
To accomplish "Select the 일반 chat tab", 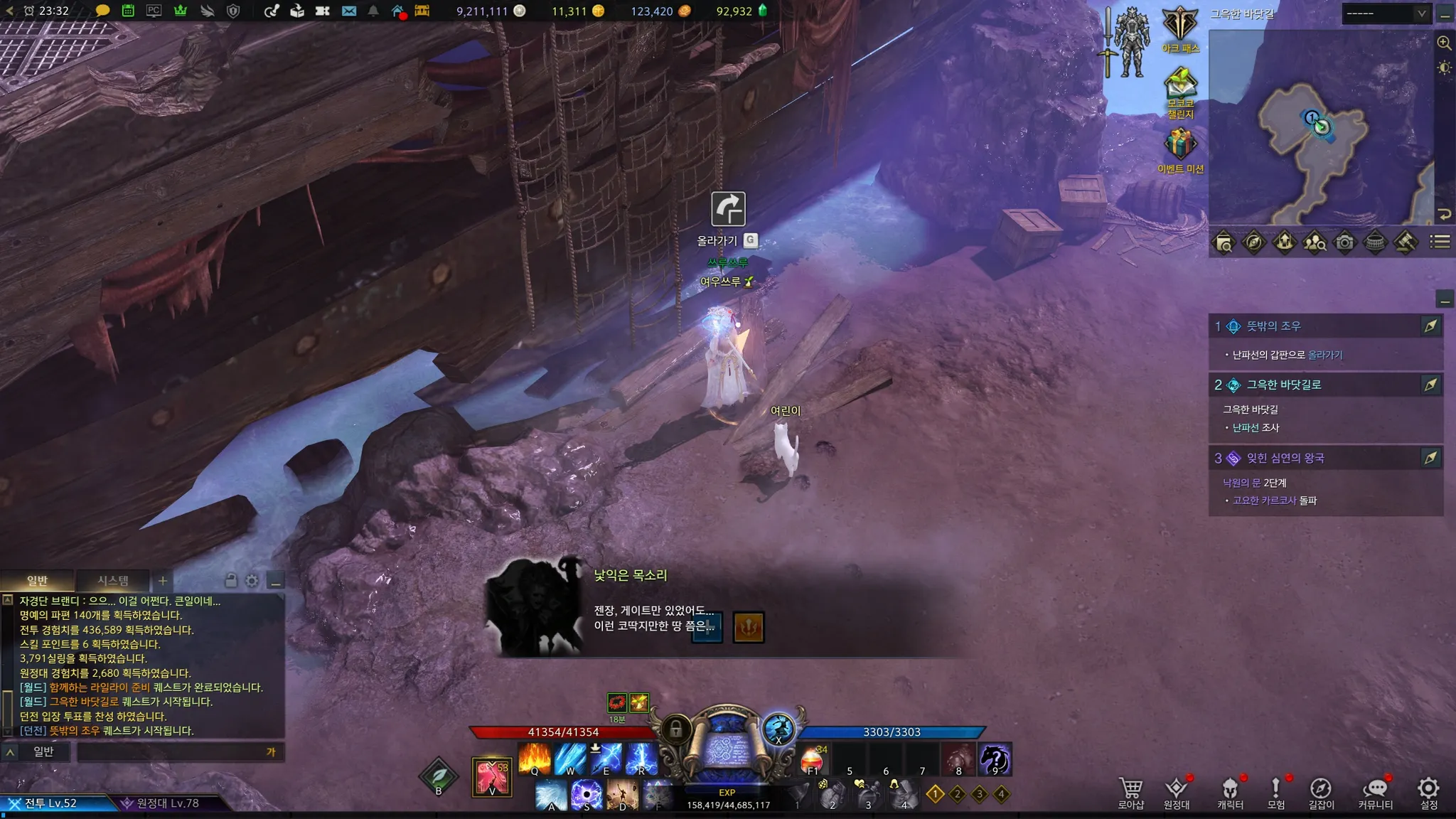I will tap(37, 581).
